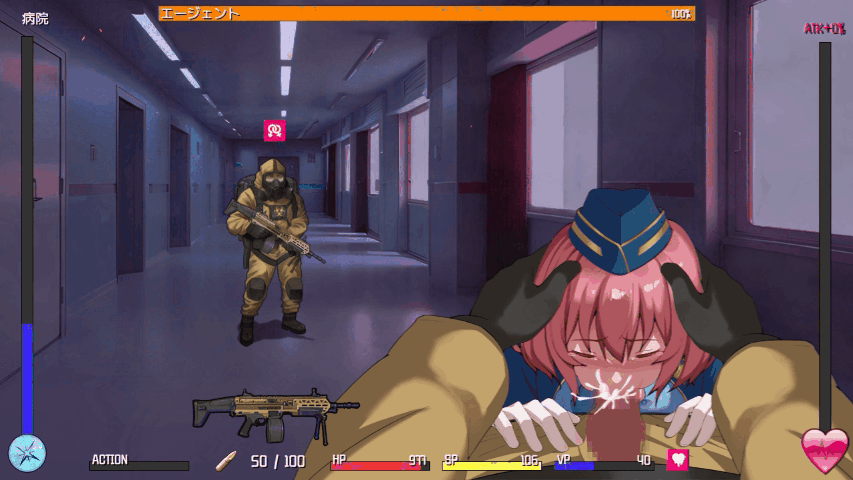The image size is (853, 480).
Task: Click the bullet ammo icon
Action: [227, 461]
